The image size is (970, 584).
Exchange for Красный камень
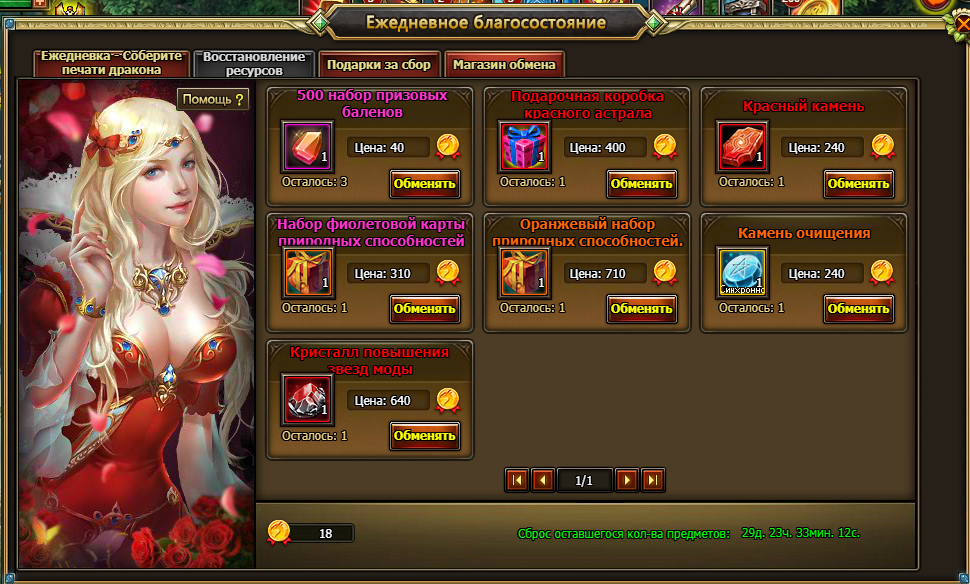pyautogui.click(x=859, y=183)
